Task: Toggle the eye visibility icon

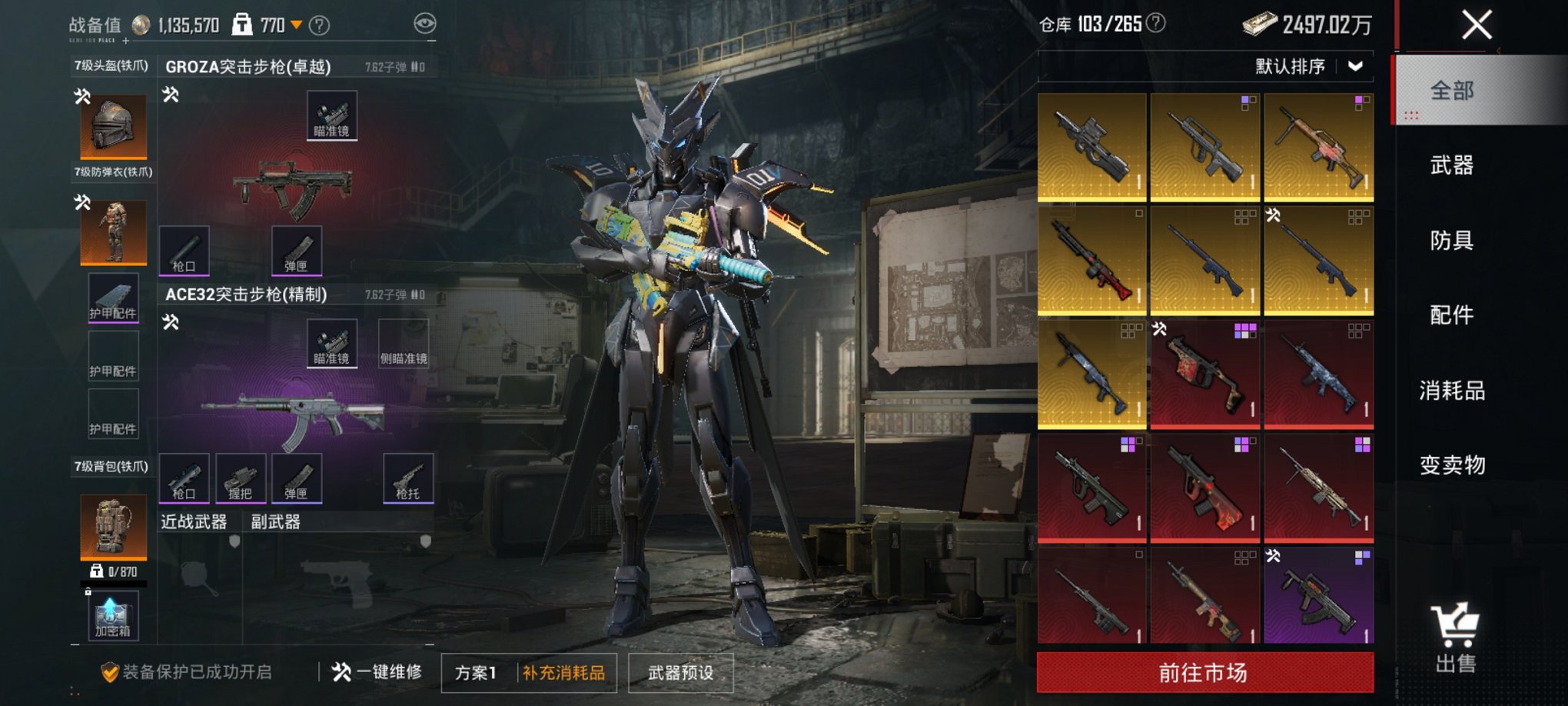Action: (x=424, y=24)
